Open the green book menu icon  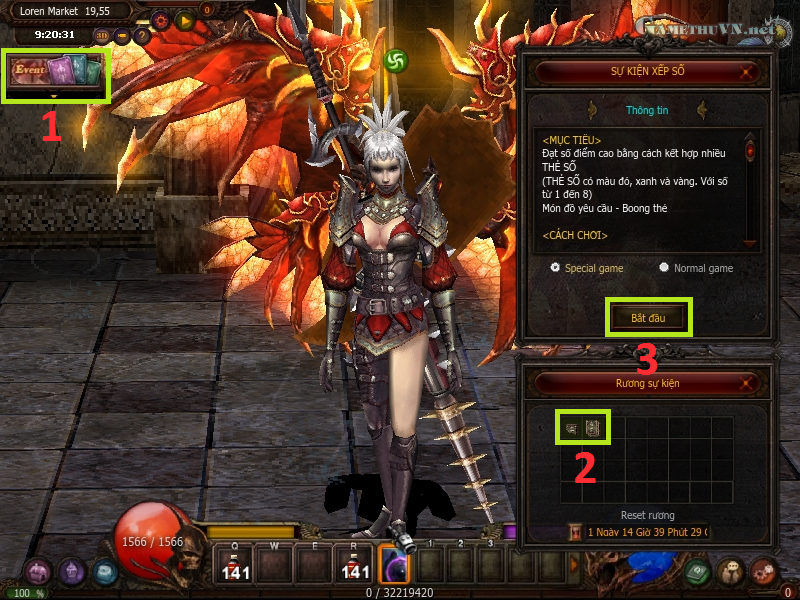(697, 570)
